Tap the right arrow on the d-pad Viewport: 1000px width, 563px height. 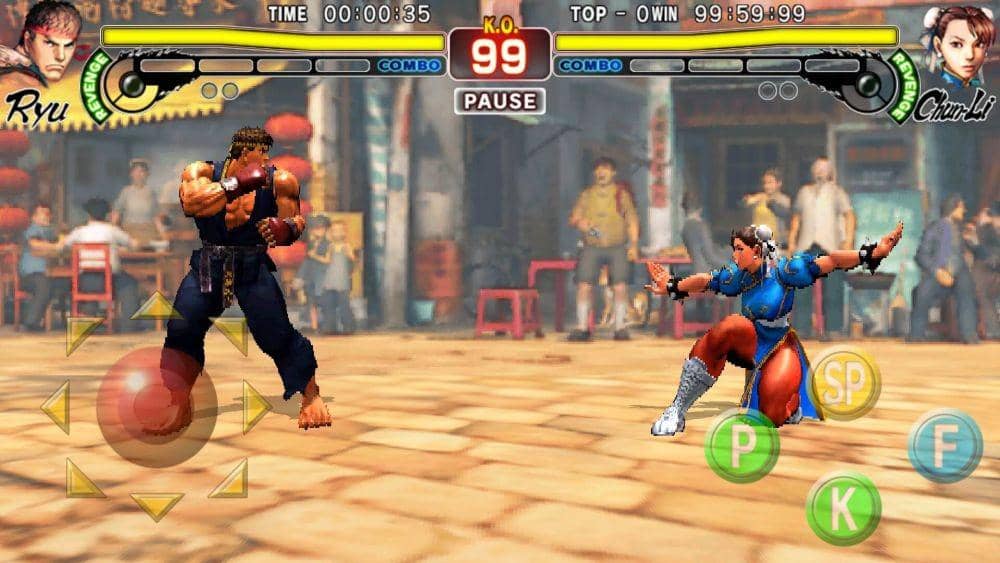pyautogui.click(x=256, y=407)
